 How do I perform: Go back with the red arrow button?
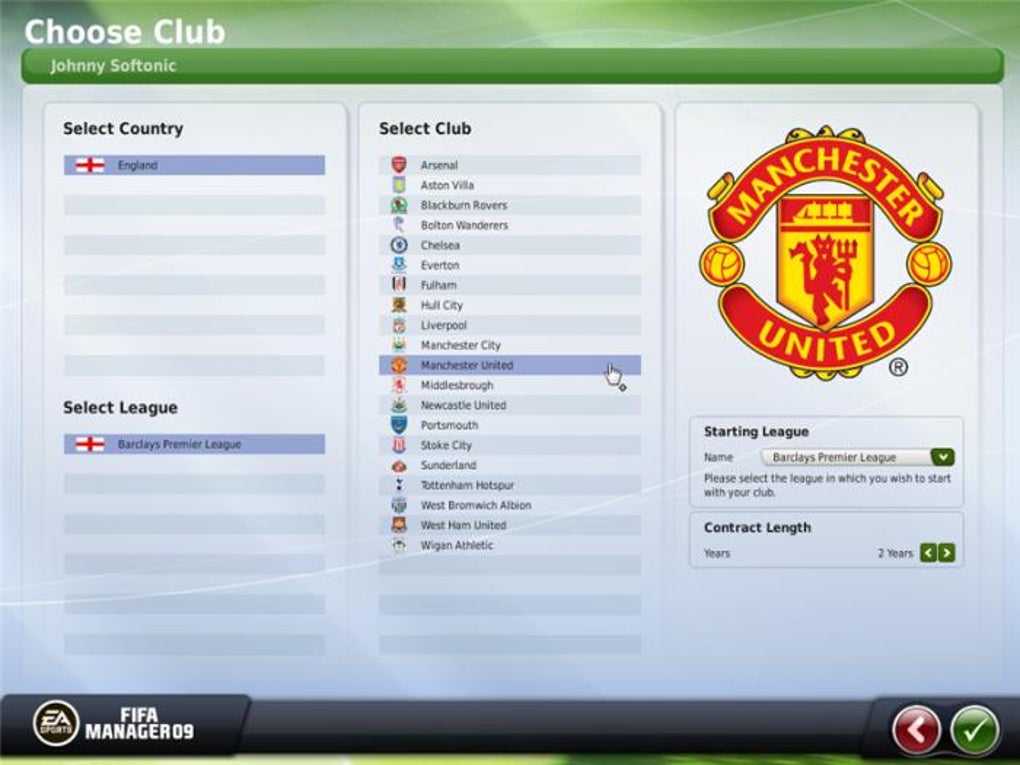pyautogui.click(x=916, y=730)
